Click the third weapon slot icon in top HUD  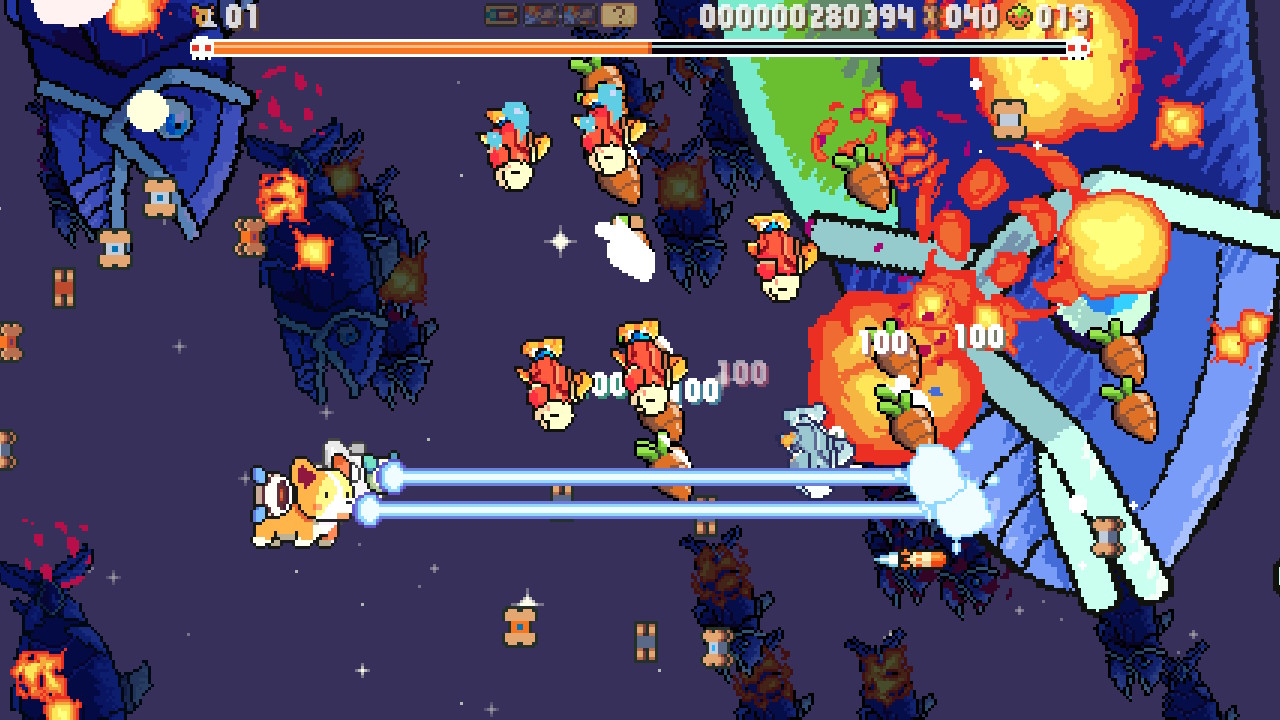(579, 14)
